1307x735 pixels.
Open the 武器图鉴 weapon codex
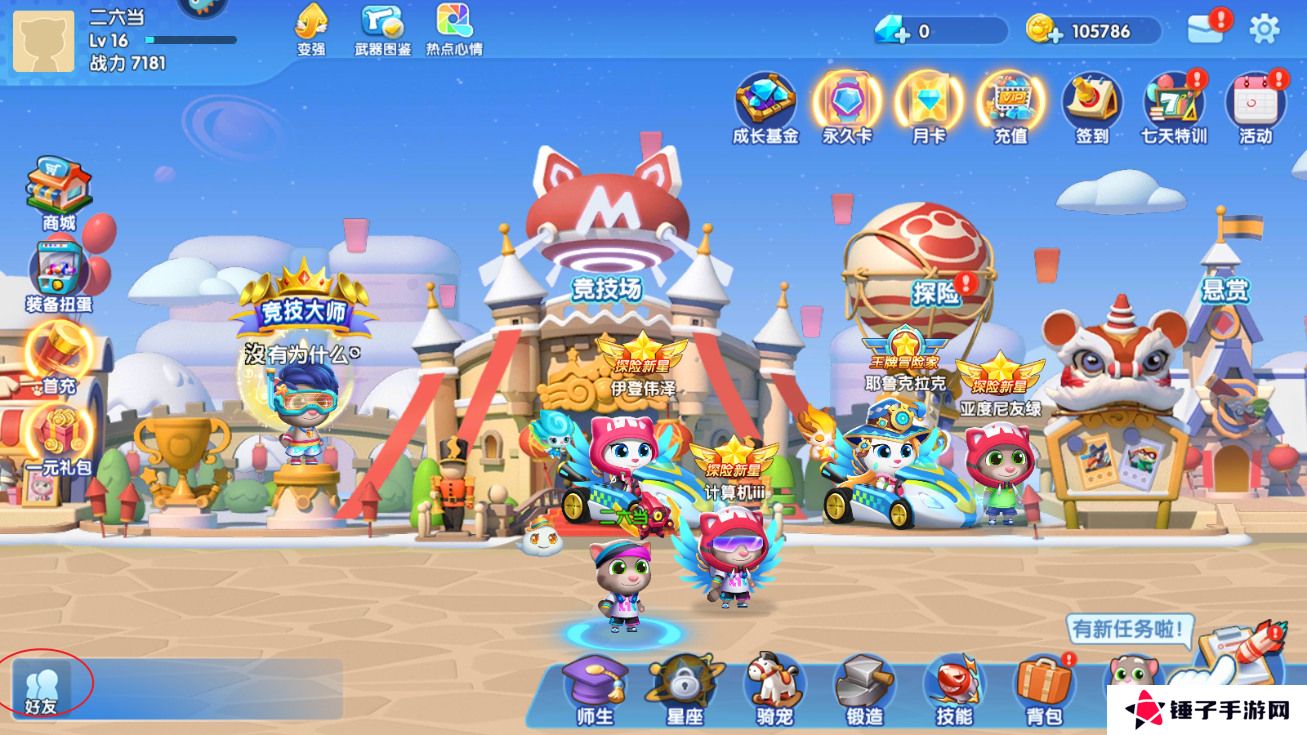click(382, 27)
